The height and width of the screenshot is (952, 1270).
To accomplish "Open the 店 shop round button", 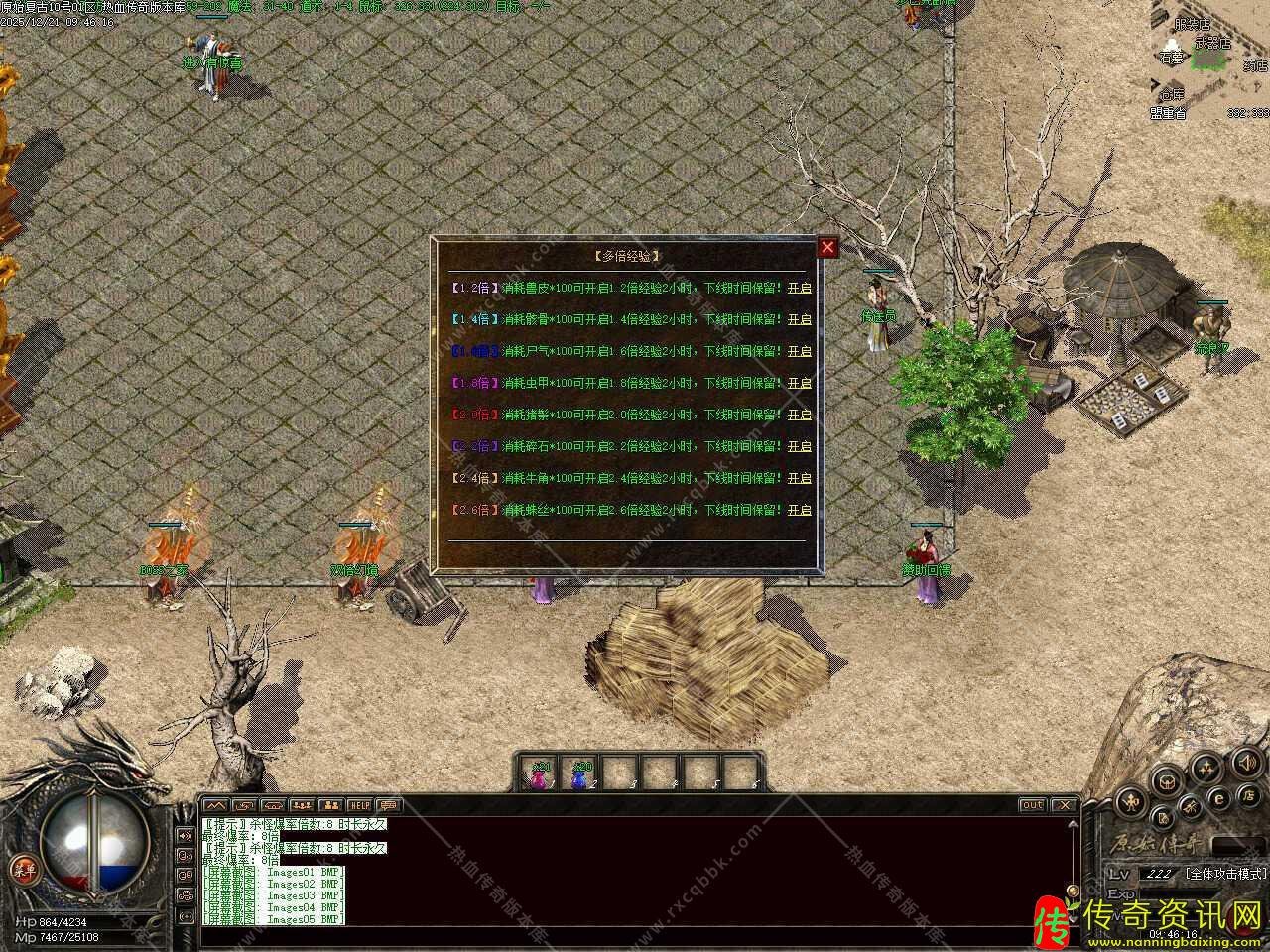I will tap(1247, 795).
